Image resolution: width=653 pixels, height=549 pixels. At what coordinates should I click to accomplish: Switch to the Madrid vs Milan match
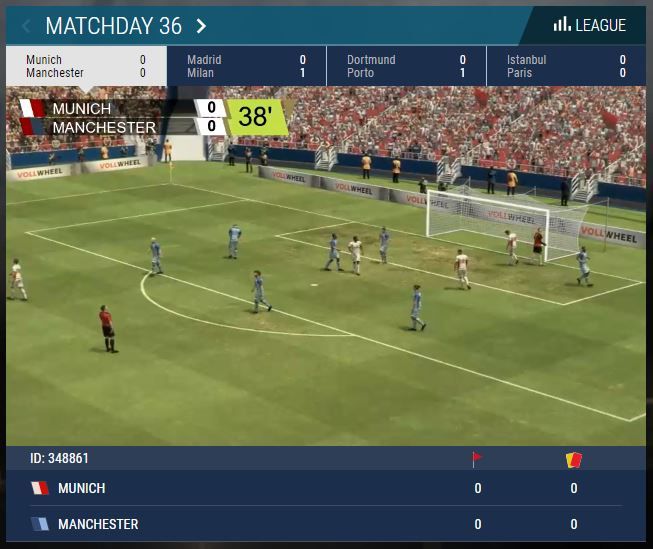246,66
